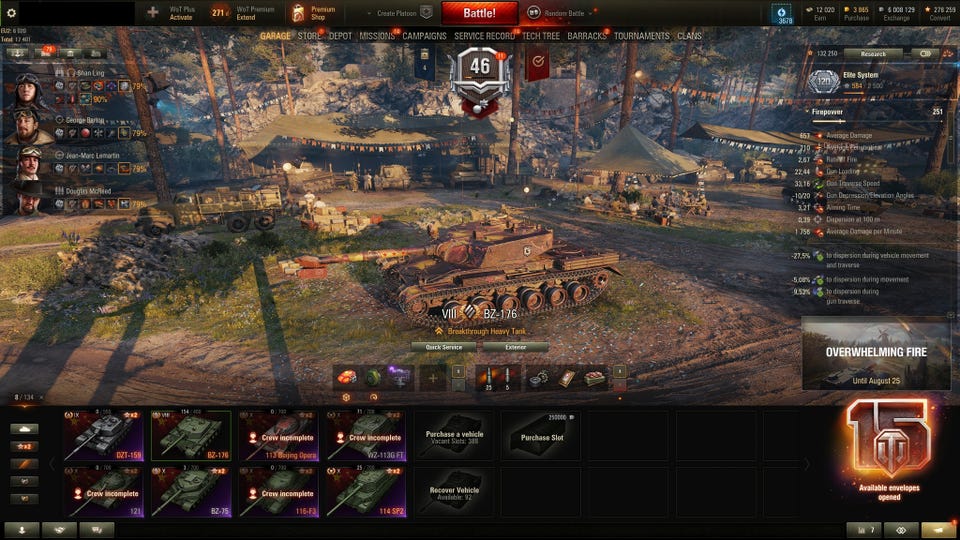960x540 pixels.
Task: View the Campaigns page
Action: pos(424,36)
